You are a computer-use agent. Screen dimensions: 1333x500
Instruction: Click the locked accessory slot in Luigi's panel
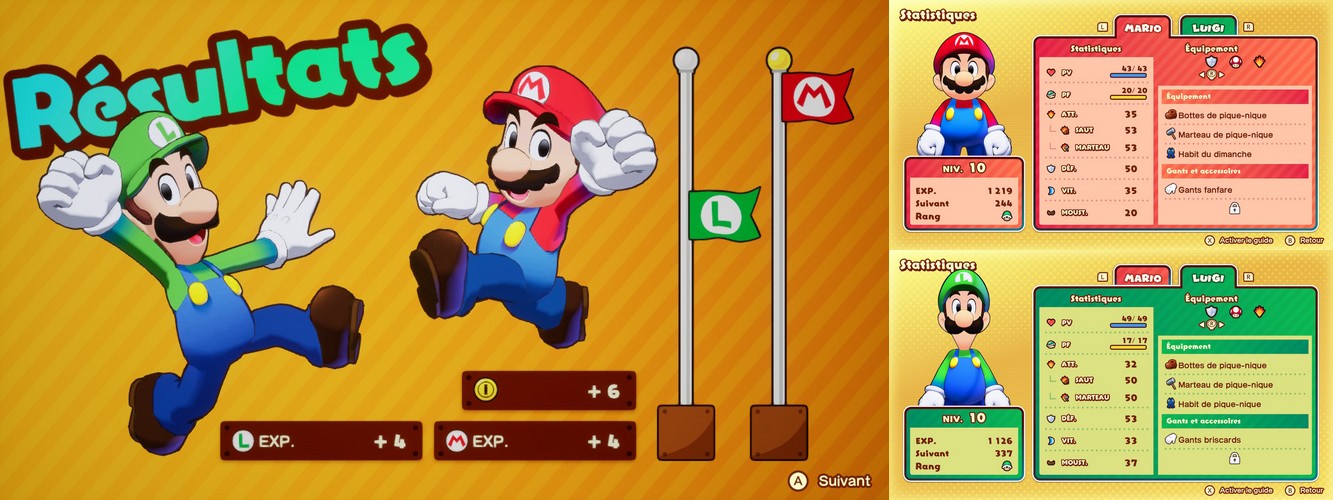click(1234, 458)
